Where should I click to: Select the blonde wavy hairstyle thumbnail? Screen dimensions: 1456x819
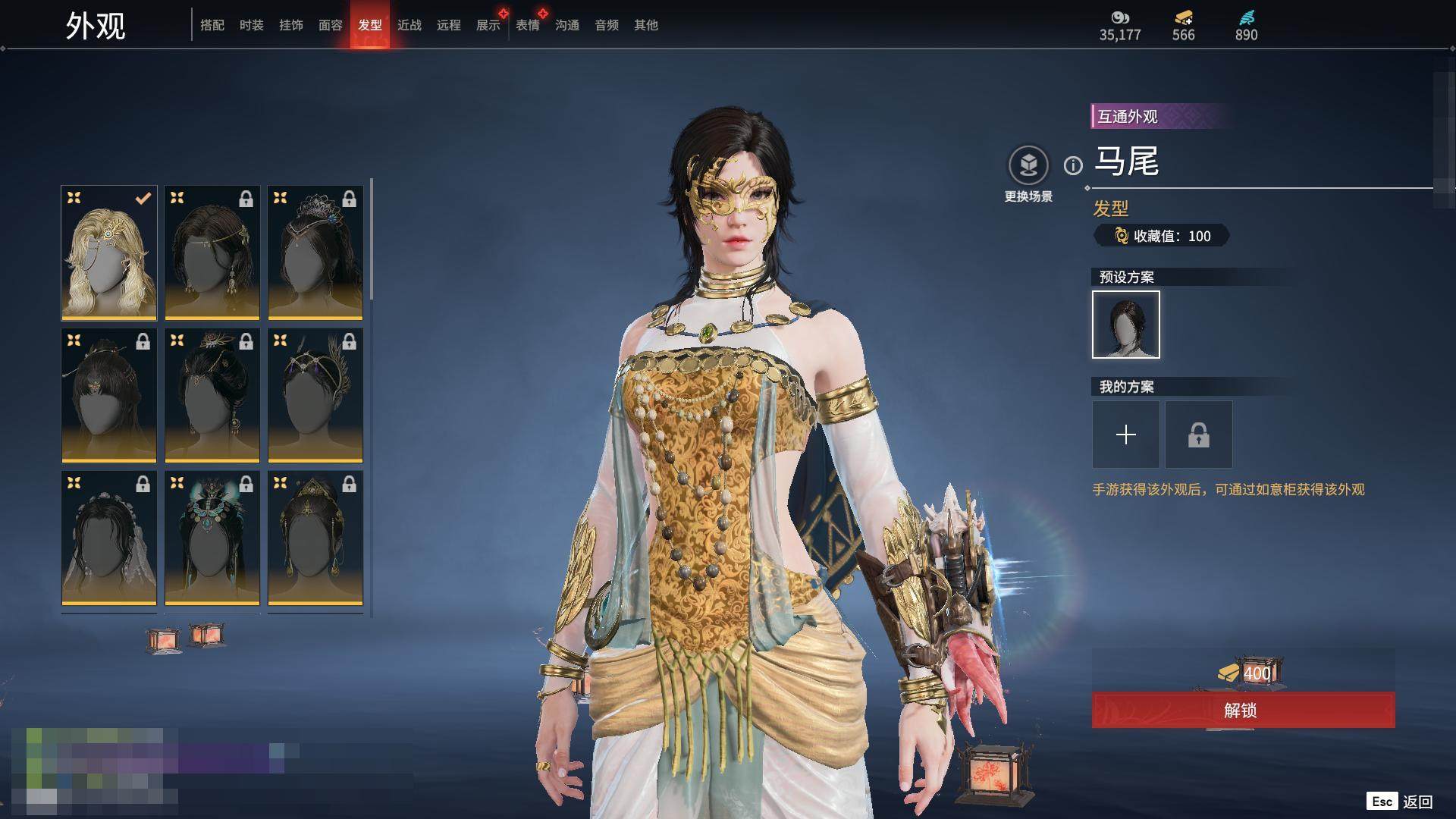(x=109, y=253)
